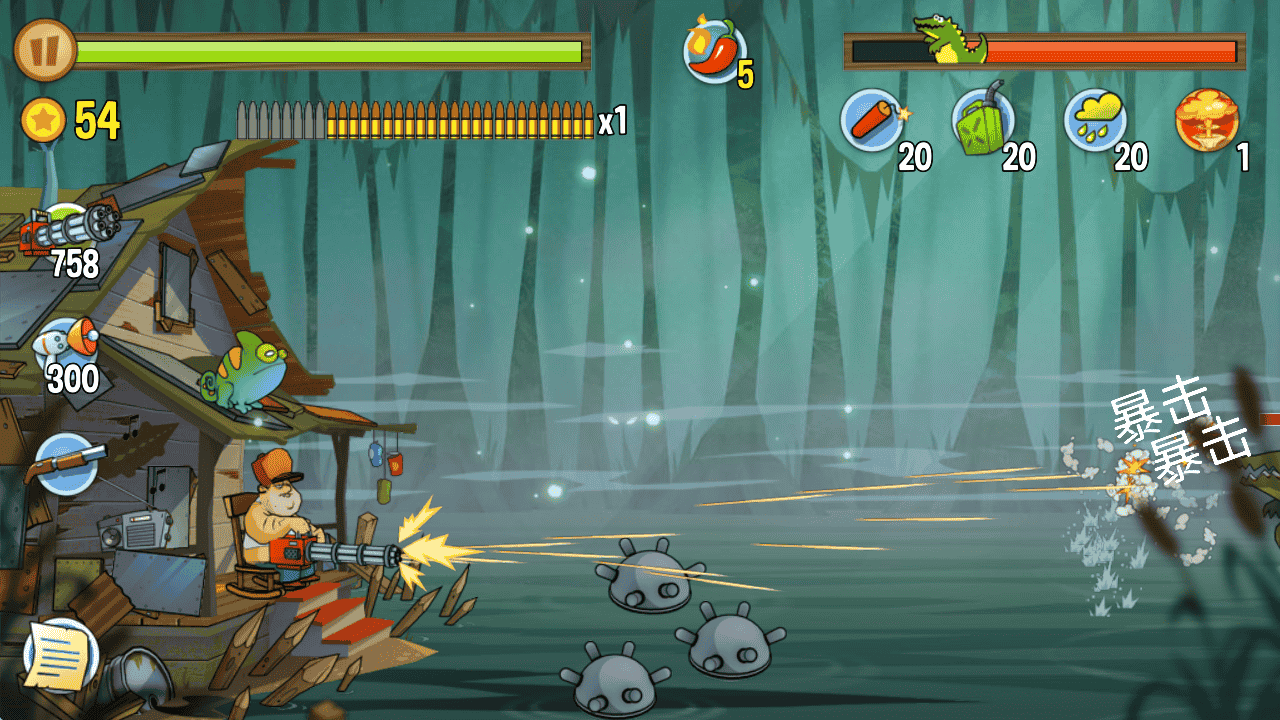Screen dimensions: 1280x720
Task: Open the paper note icon
Action: tap(60, 655)
